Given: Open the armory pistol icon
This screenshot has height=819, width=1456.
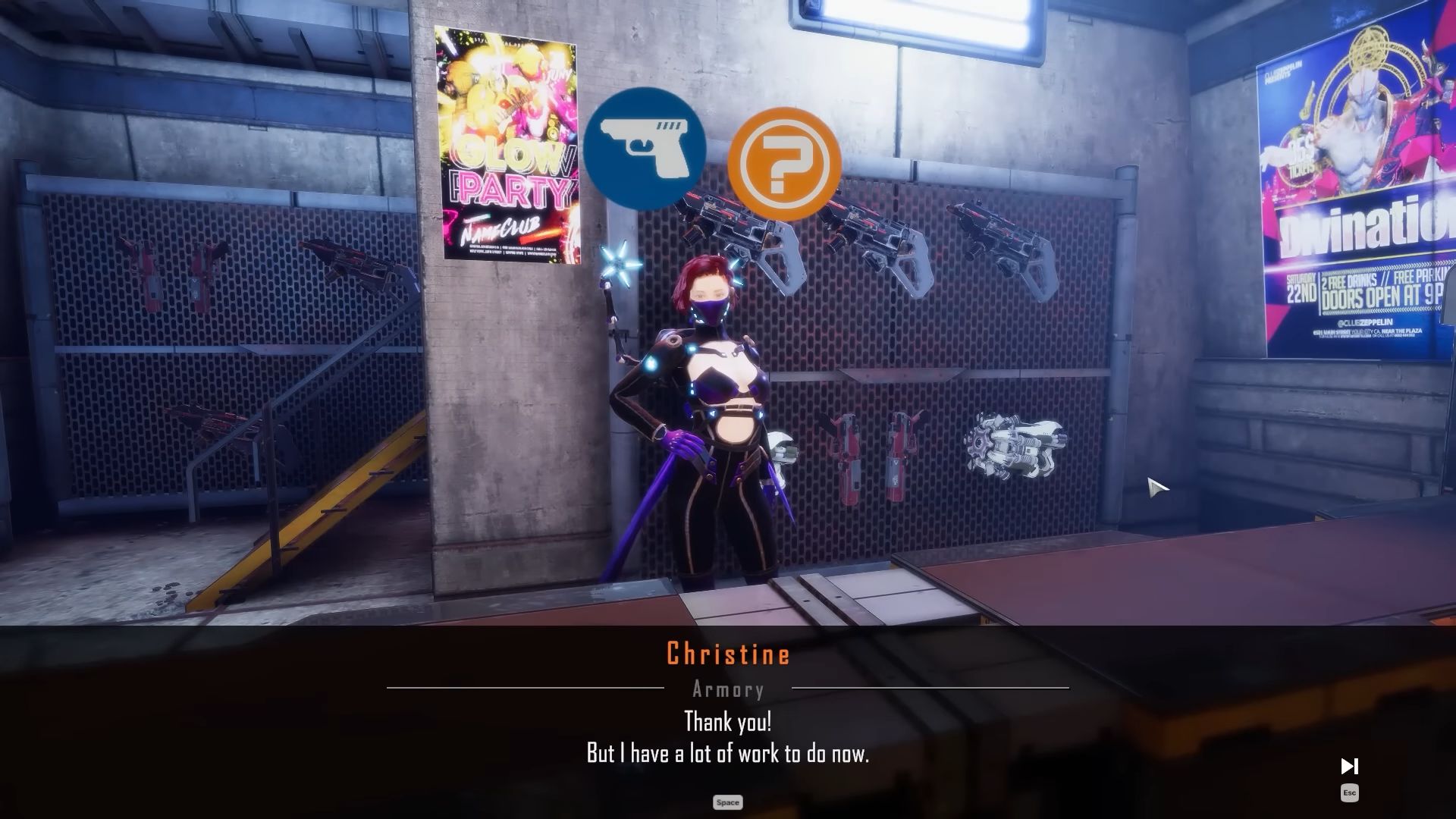Looking at the screenshot, I should pyautogui.click(x=645, y=148).
